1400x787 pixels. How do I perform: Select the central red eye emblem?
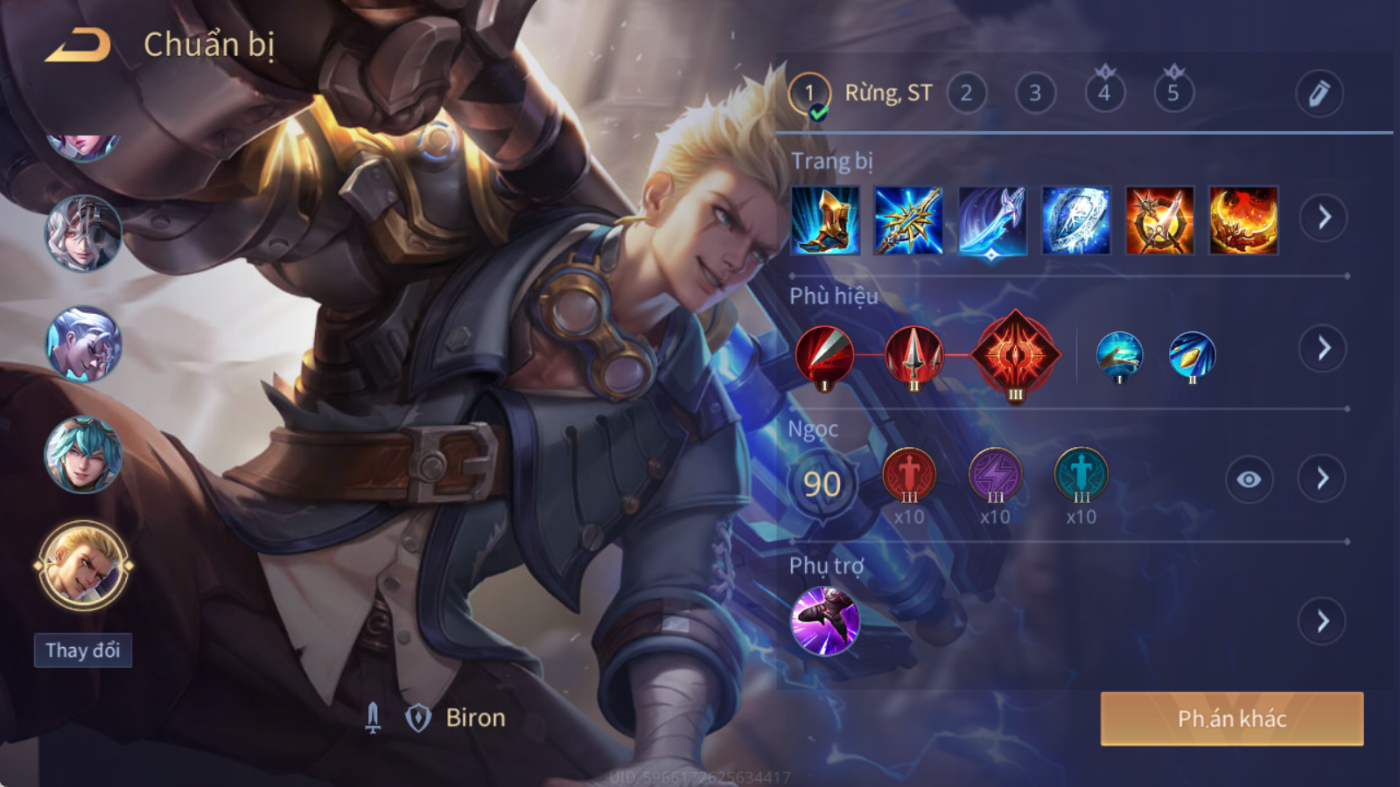pos(1015,355)
